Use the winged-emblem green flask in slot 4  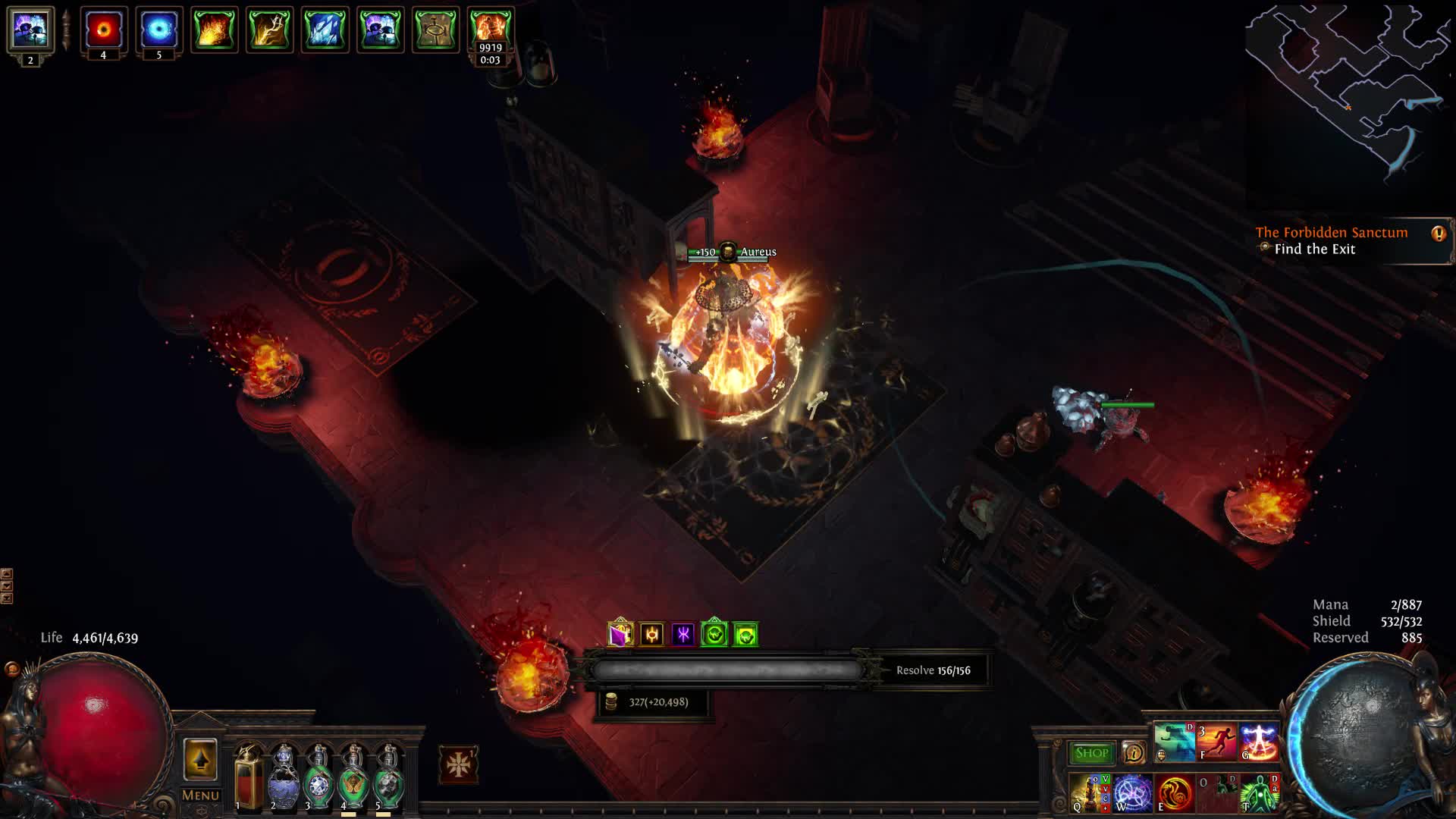pos(353,779)
